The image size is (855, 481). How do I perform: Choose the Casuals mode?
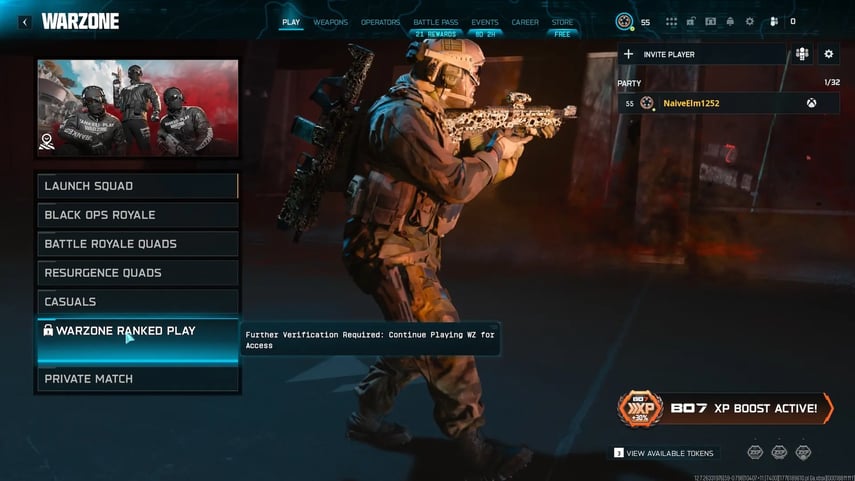138,302
